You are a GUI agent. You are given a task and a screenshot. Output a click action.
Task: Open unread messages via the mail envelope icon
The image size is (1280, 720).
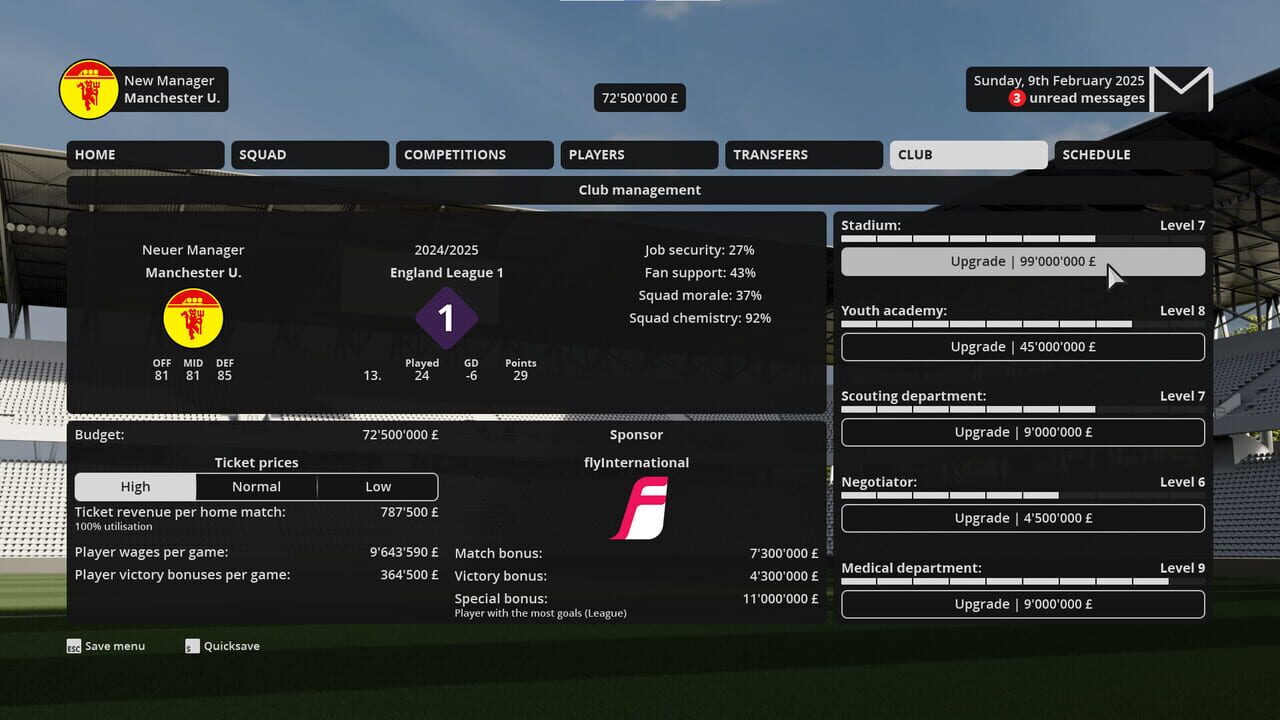point(1183,89)
